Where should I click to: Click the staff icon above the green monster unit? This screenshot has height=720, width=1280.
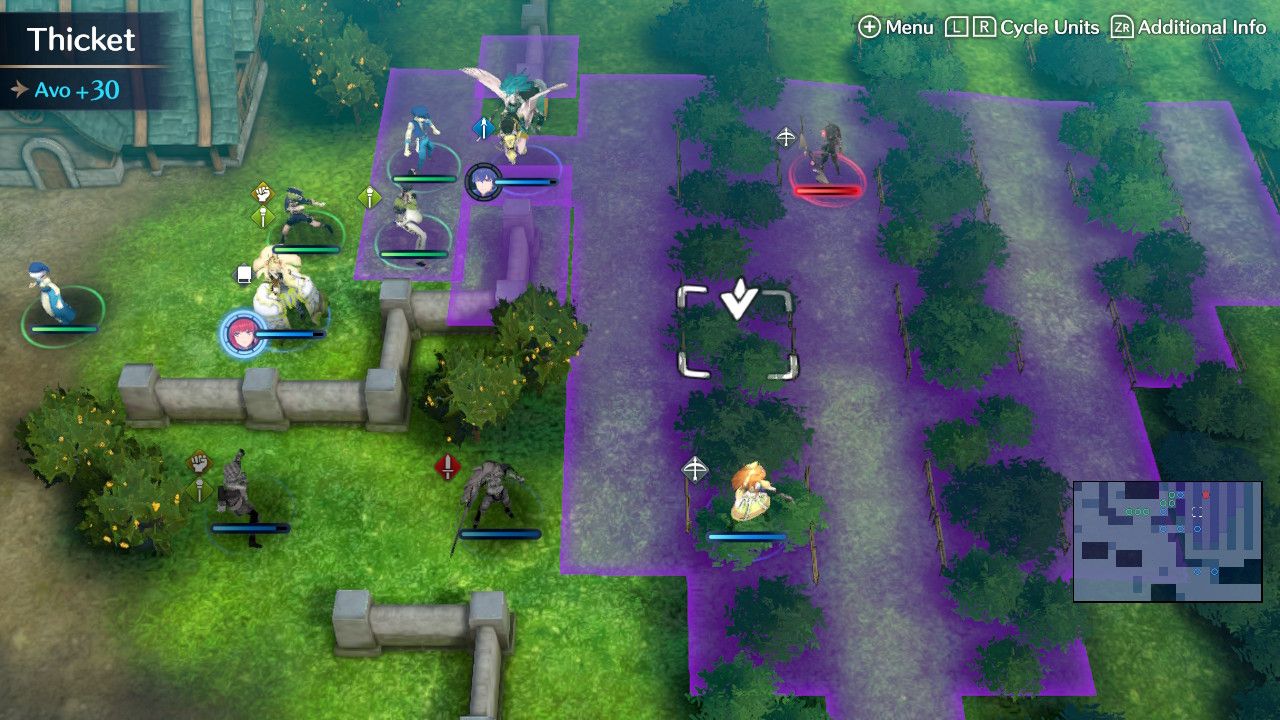368,195
